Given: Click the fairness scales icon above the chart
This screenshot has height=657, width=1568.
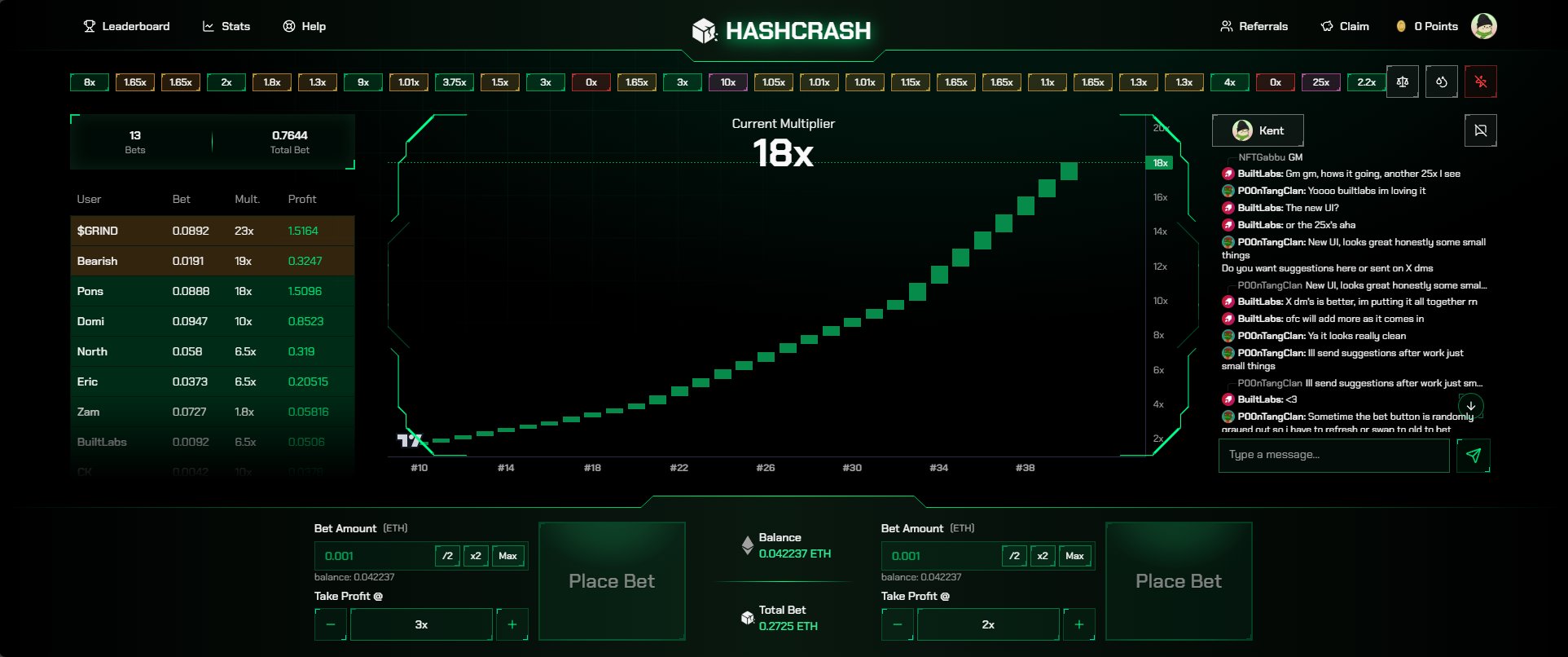Looking at the screenshot, I should (x=1403, y=82).
